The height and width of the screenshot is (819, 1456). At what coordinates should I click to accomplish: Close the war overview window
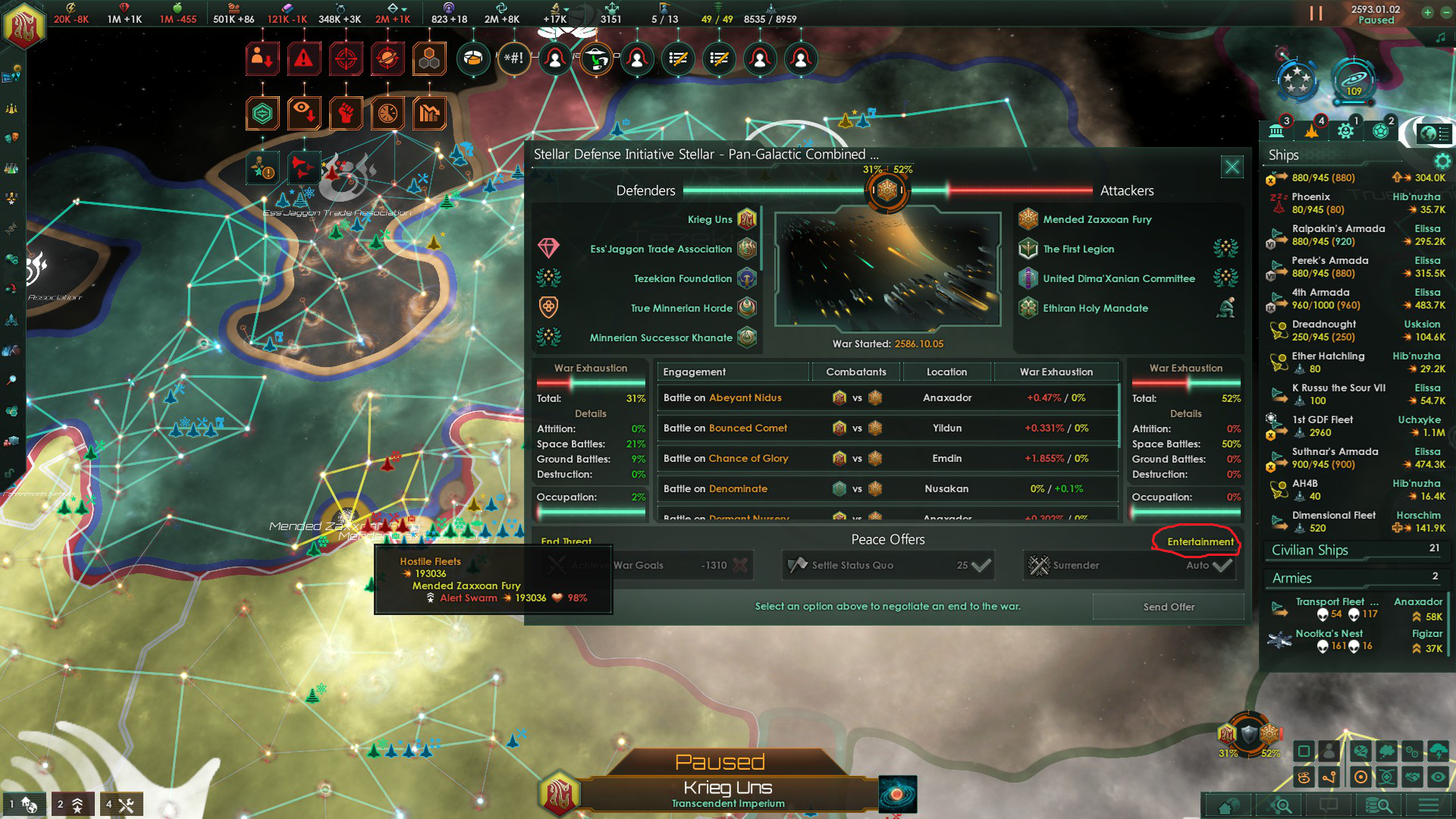click(1232, 167)
